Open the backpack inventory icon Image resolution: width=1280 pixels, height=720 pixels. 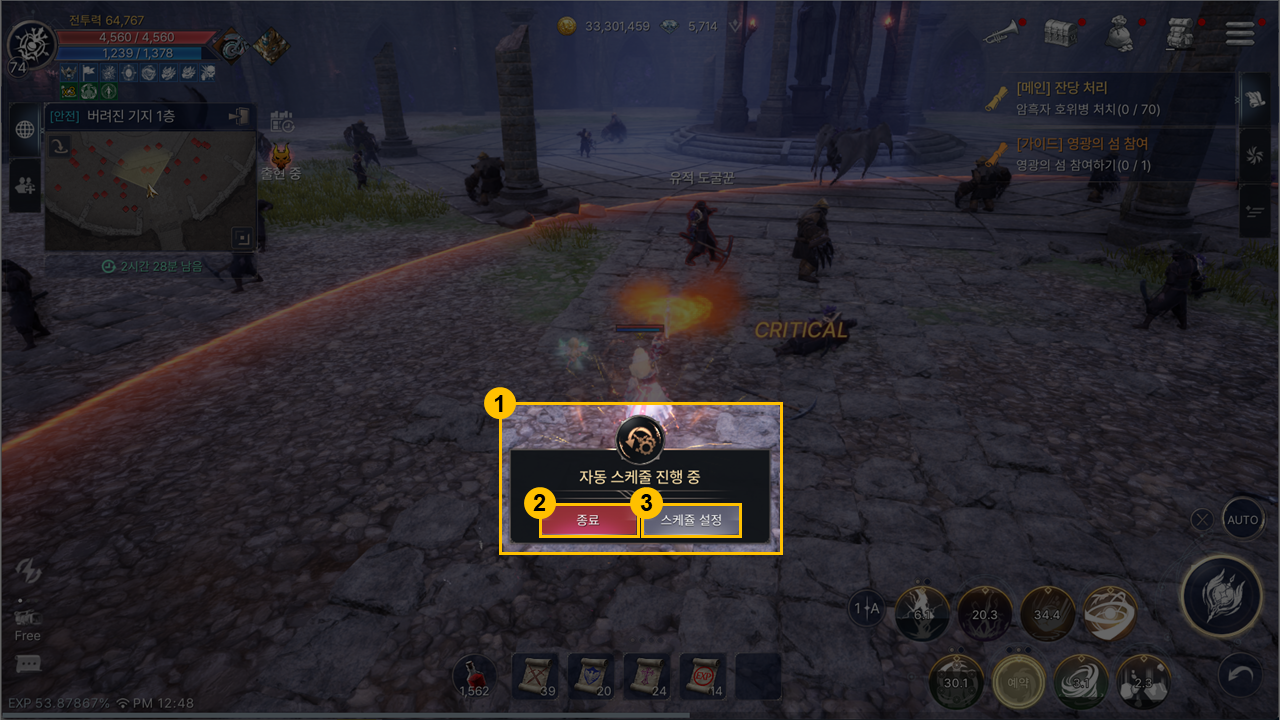click(1181, 34)
